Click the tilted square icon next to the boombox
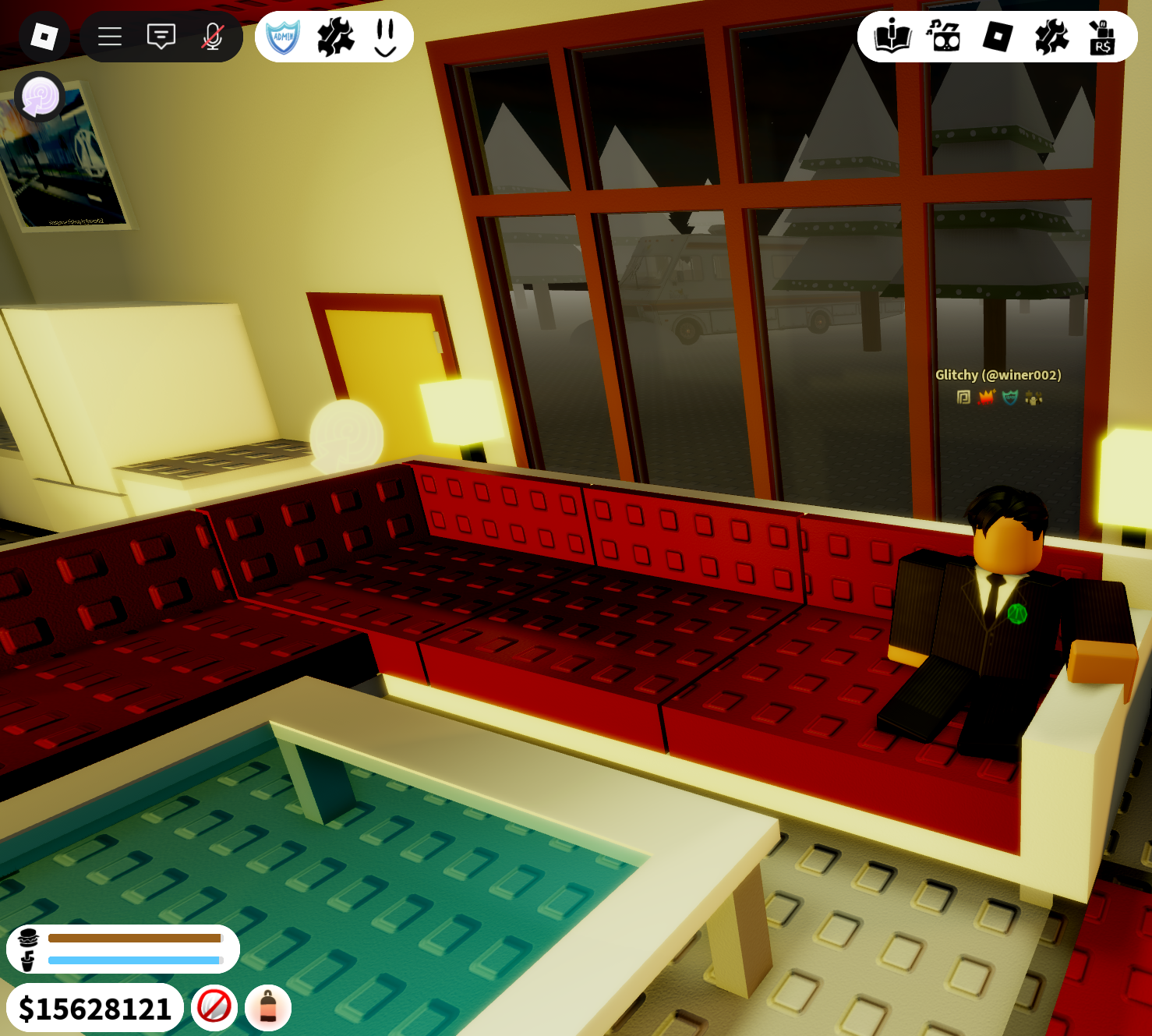 (x=998, y=37)
